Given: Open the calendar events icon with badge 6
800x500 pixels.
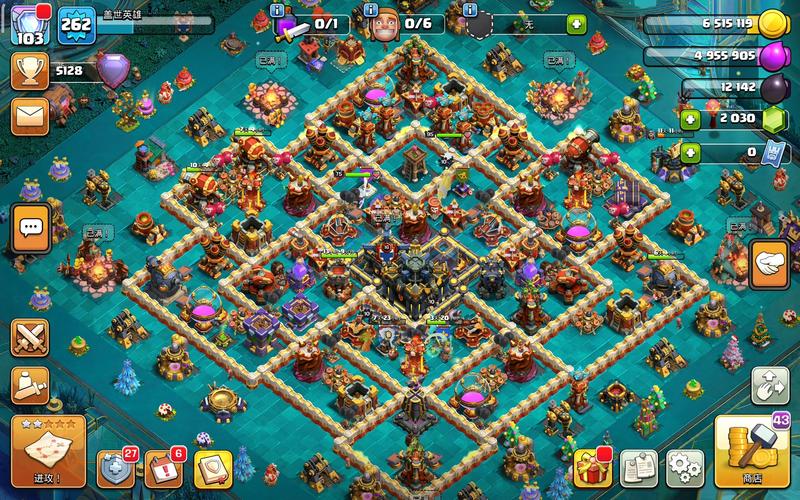Looking at the screenshot, I should click(x=163, y=466).
